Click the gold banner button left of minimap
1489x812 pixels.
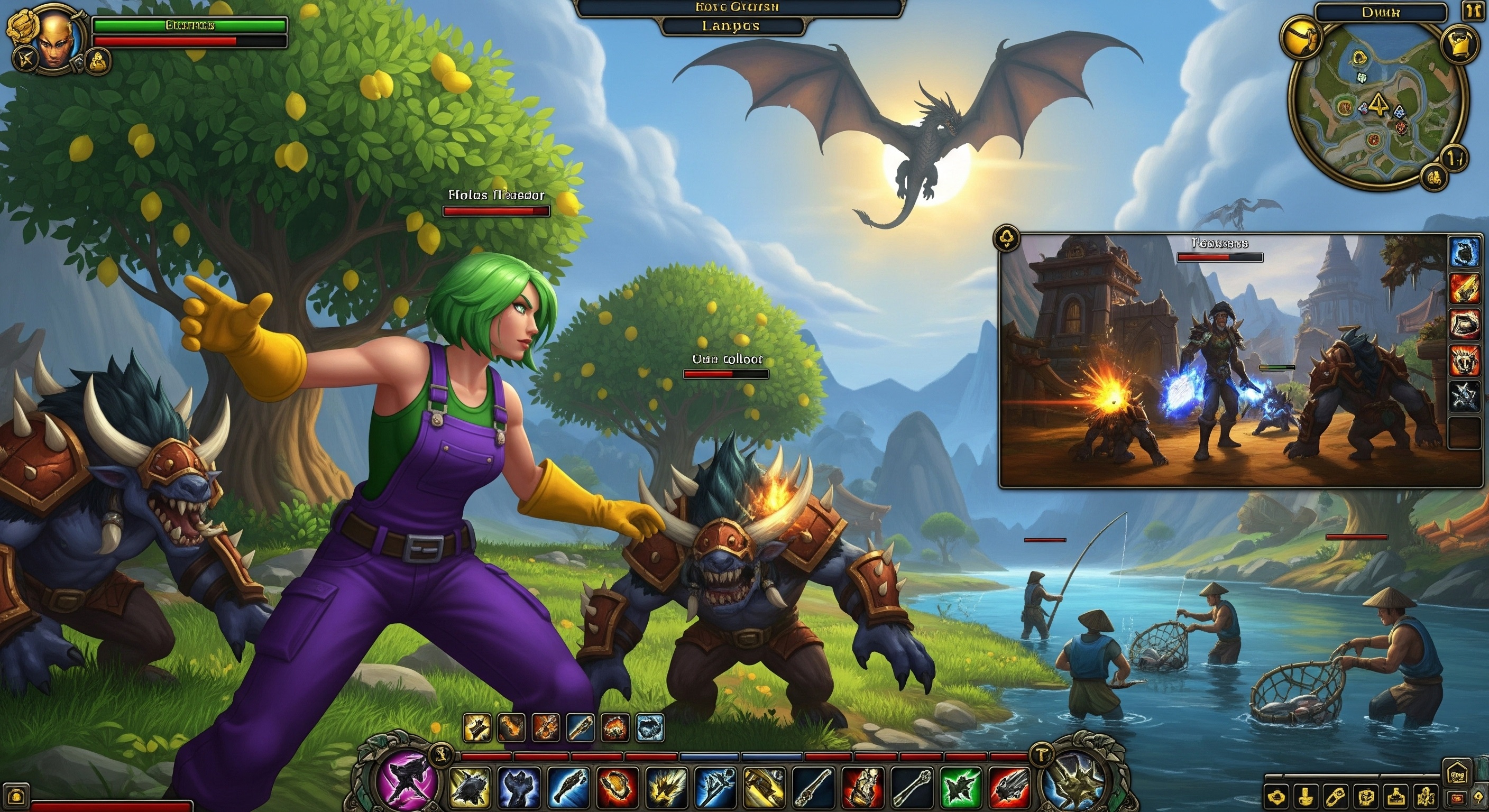1303,36
